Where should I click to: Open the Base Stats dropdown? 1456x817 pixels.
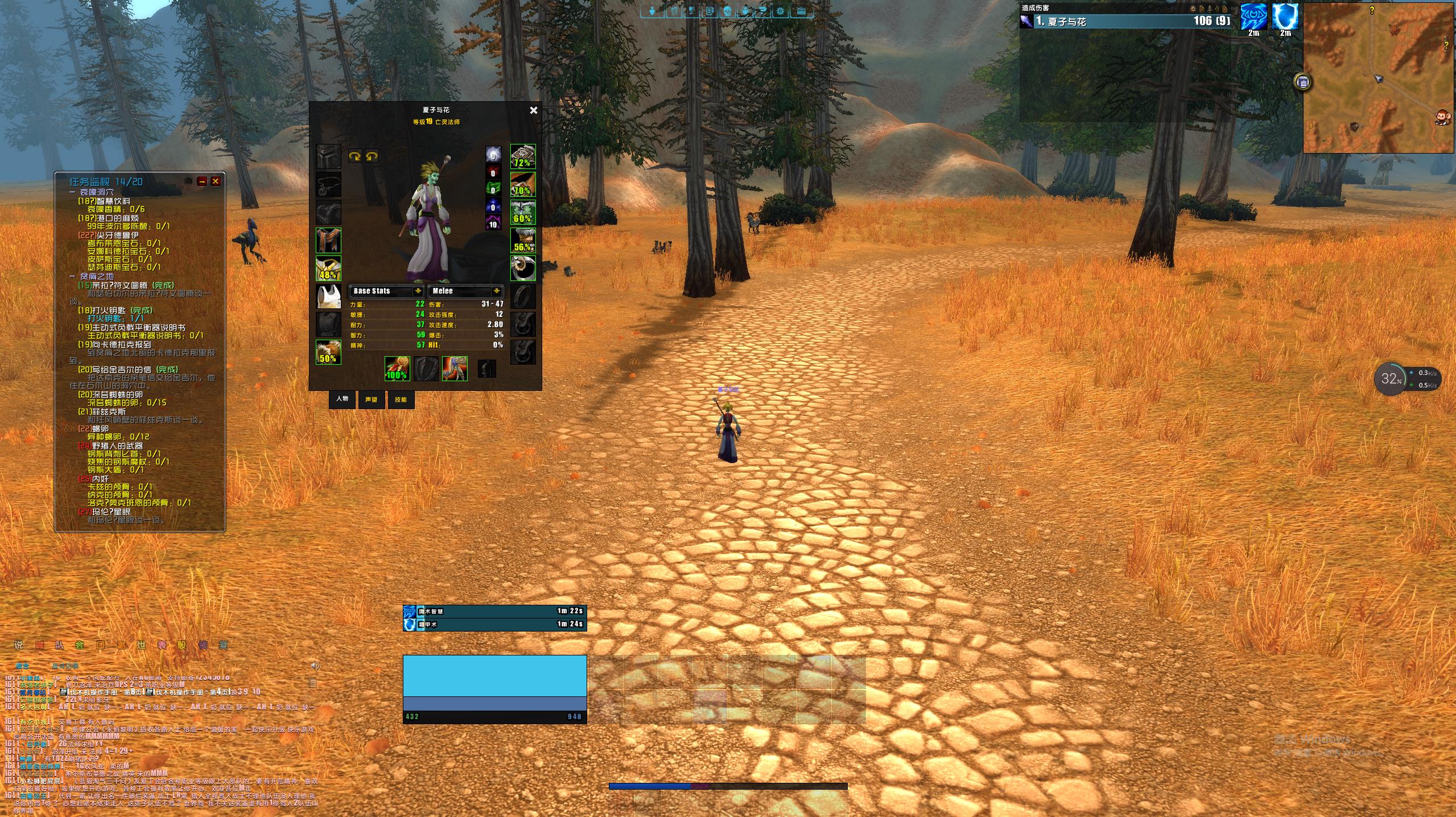(x=417, y=291)
